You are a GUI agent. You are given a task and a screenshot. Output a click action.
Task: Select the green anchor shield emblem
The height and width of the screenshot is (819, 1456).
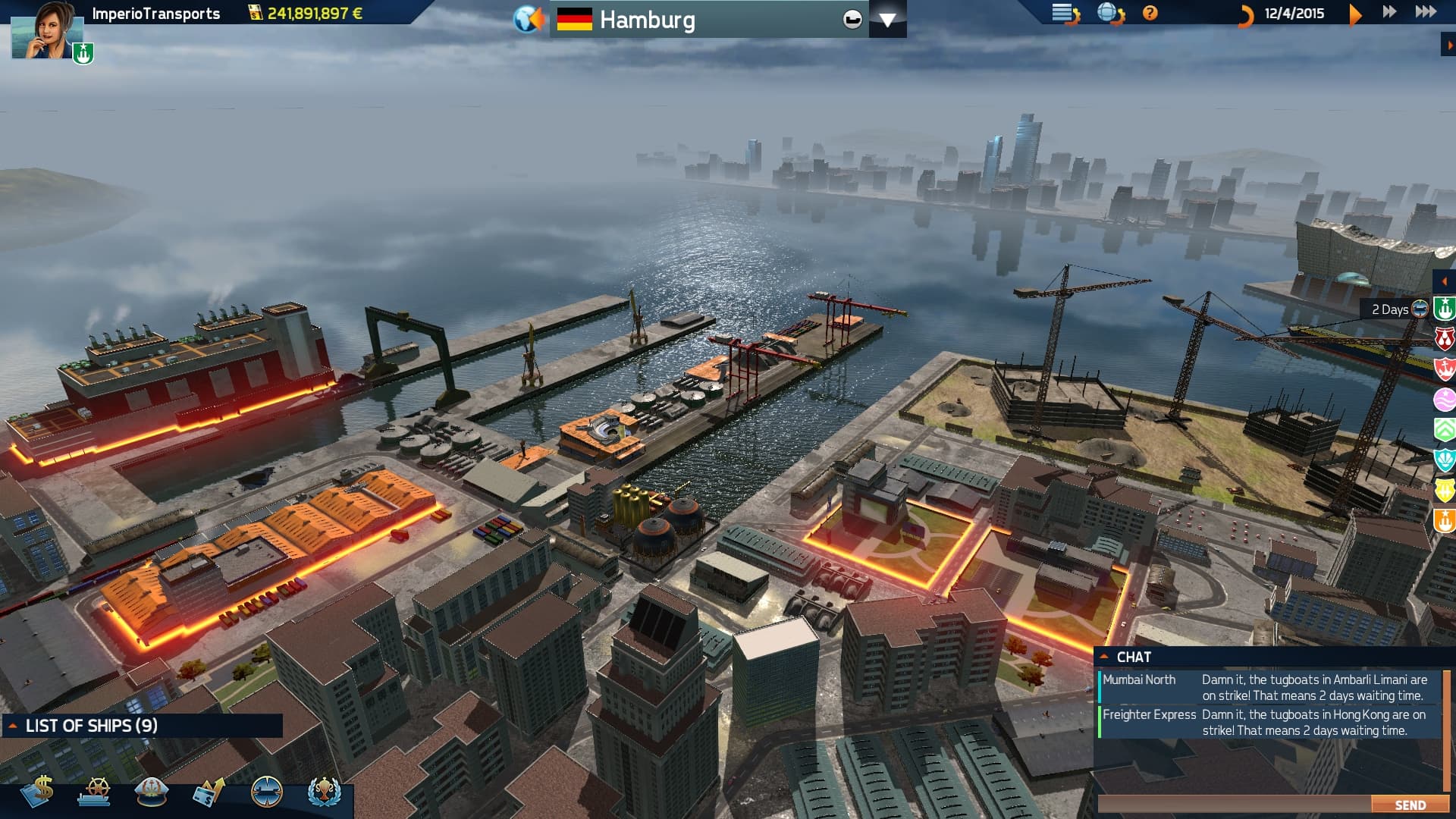(1445, 309)
